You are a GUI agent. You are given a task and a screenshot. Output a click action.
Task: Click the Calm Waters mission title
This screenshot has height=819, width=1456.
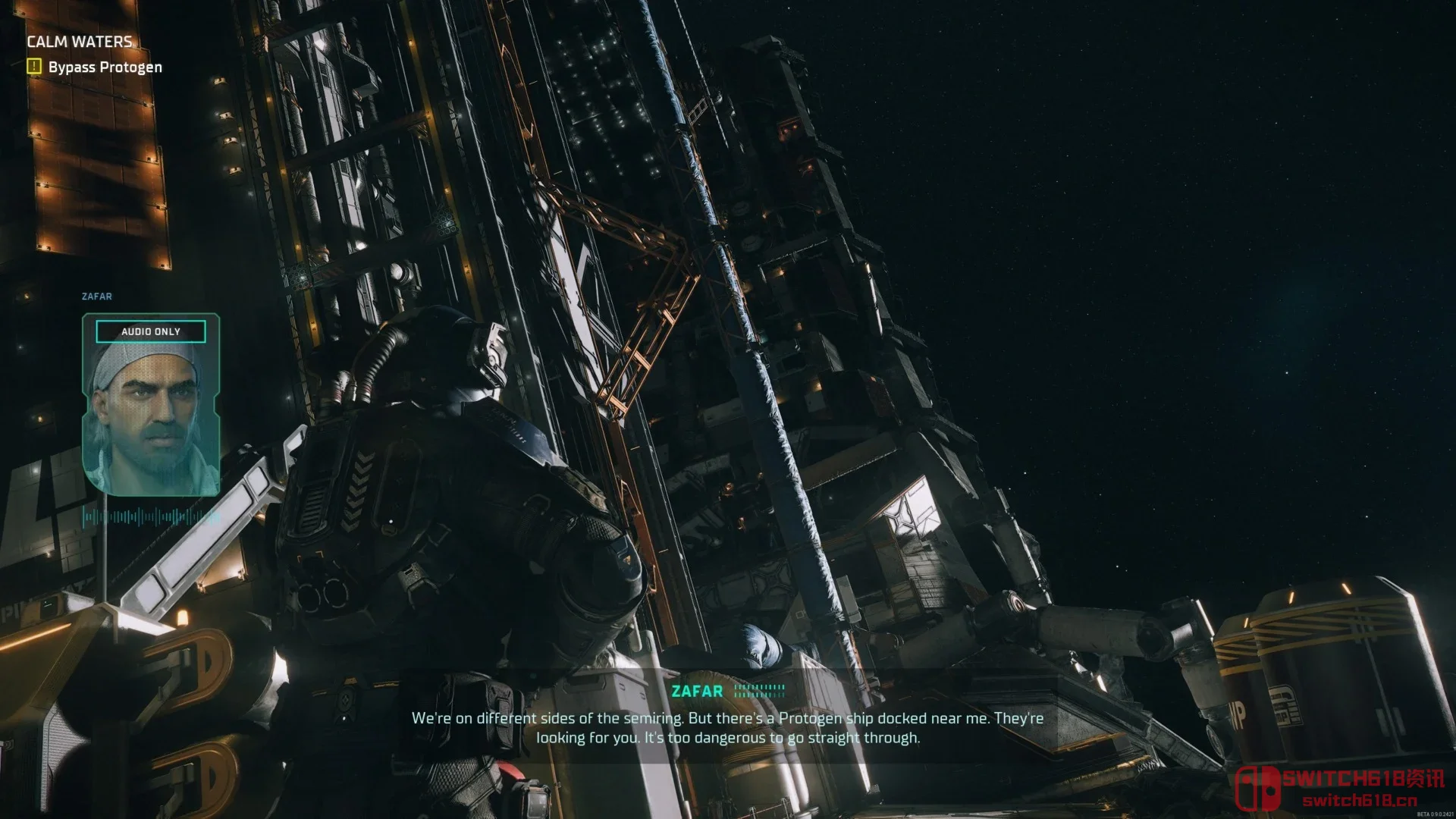click(x=80, y=42)
